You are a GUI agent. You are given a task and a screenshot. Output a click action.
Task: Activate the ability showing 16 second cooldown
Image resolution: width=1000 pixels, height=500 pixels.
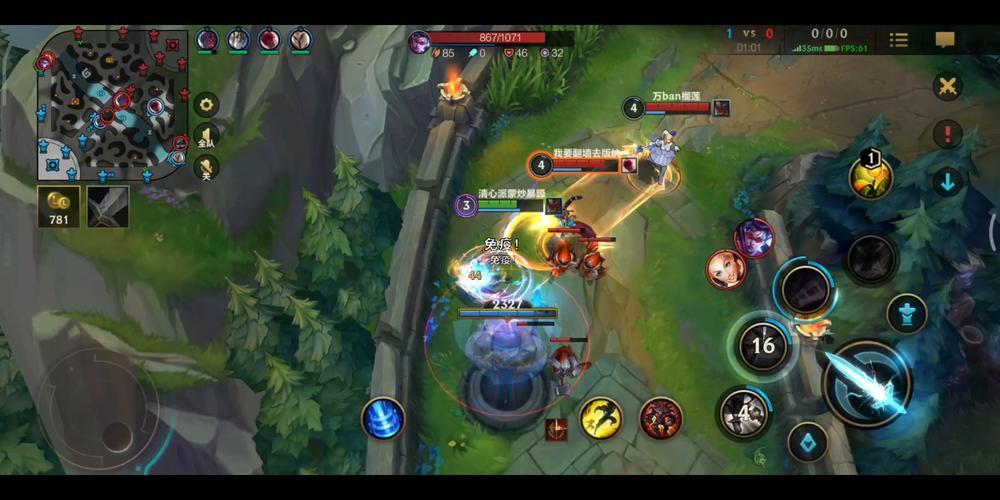coord(763,346)
